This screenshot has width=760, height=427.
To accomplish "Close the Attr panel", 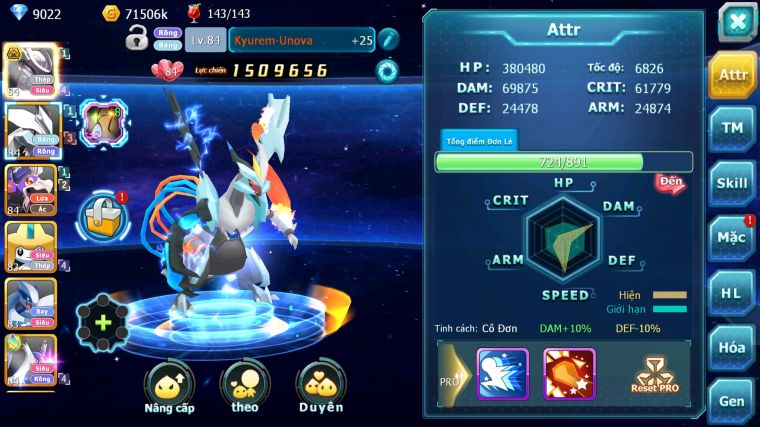I will (x=737, y=22).
